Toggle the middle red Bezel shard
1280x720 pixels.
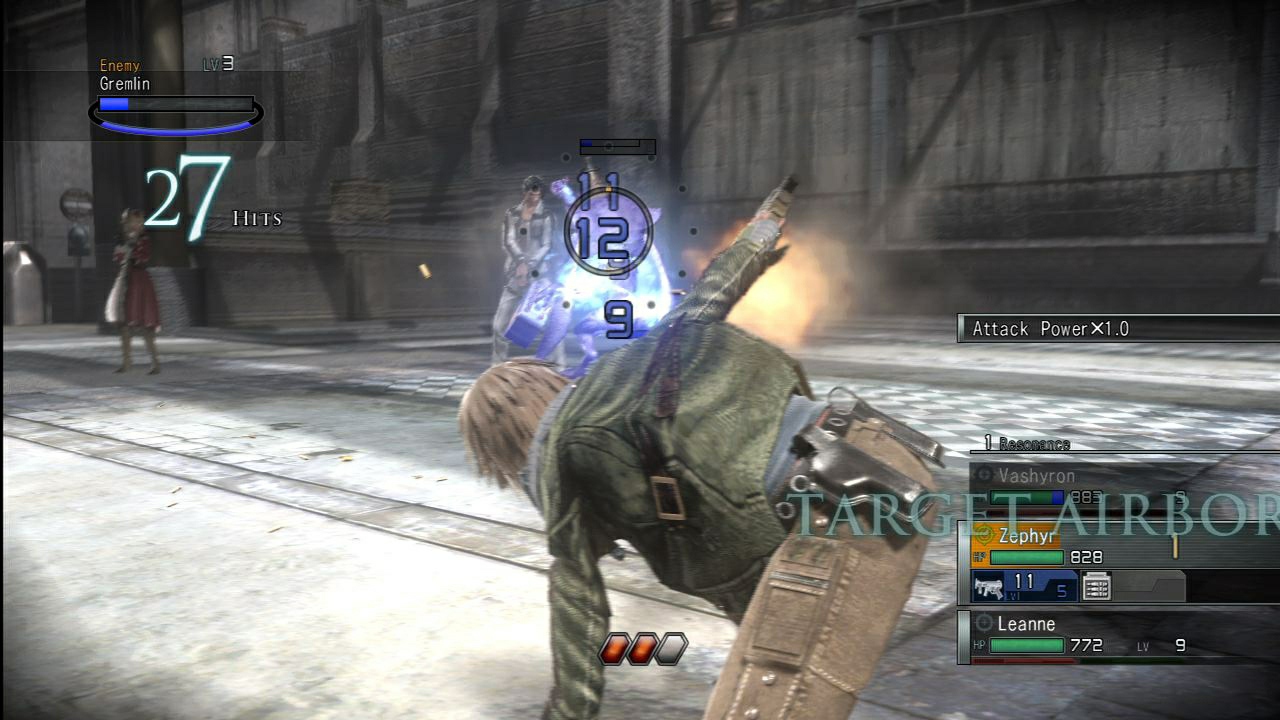[x=640, y=650]
